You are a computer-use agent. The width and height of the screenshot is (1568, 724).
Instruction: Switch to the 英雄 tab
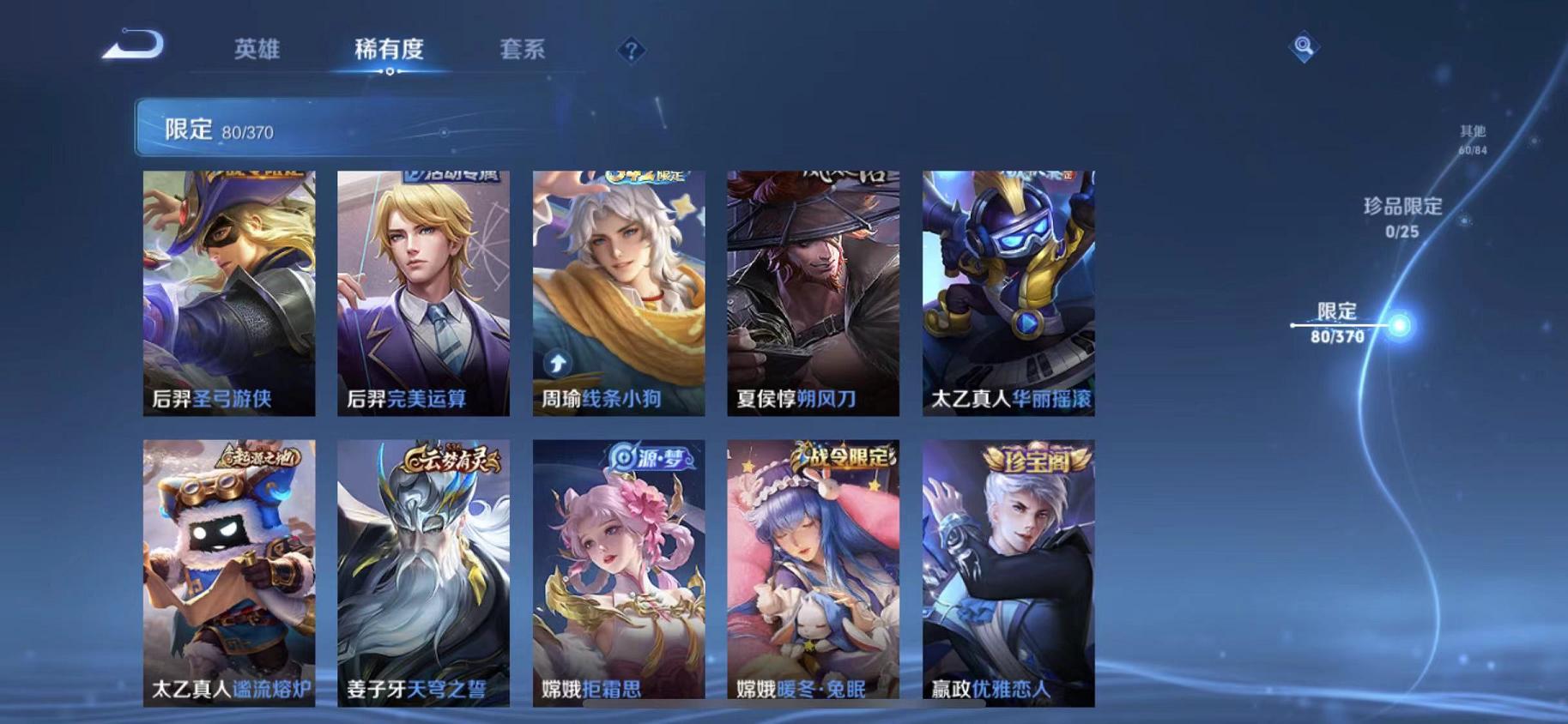pyautogui.click(x=257, y=50)
